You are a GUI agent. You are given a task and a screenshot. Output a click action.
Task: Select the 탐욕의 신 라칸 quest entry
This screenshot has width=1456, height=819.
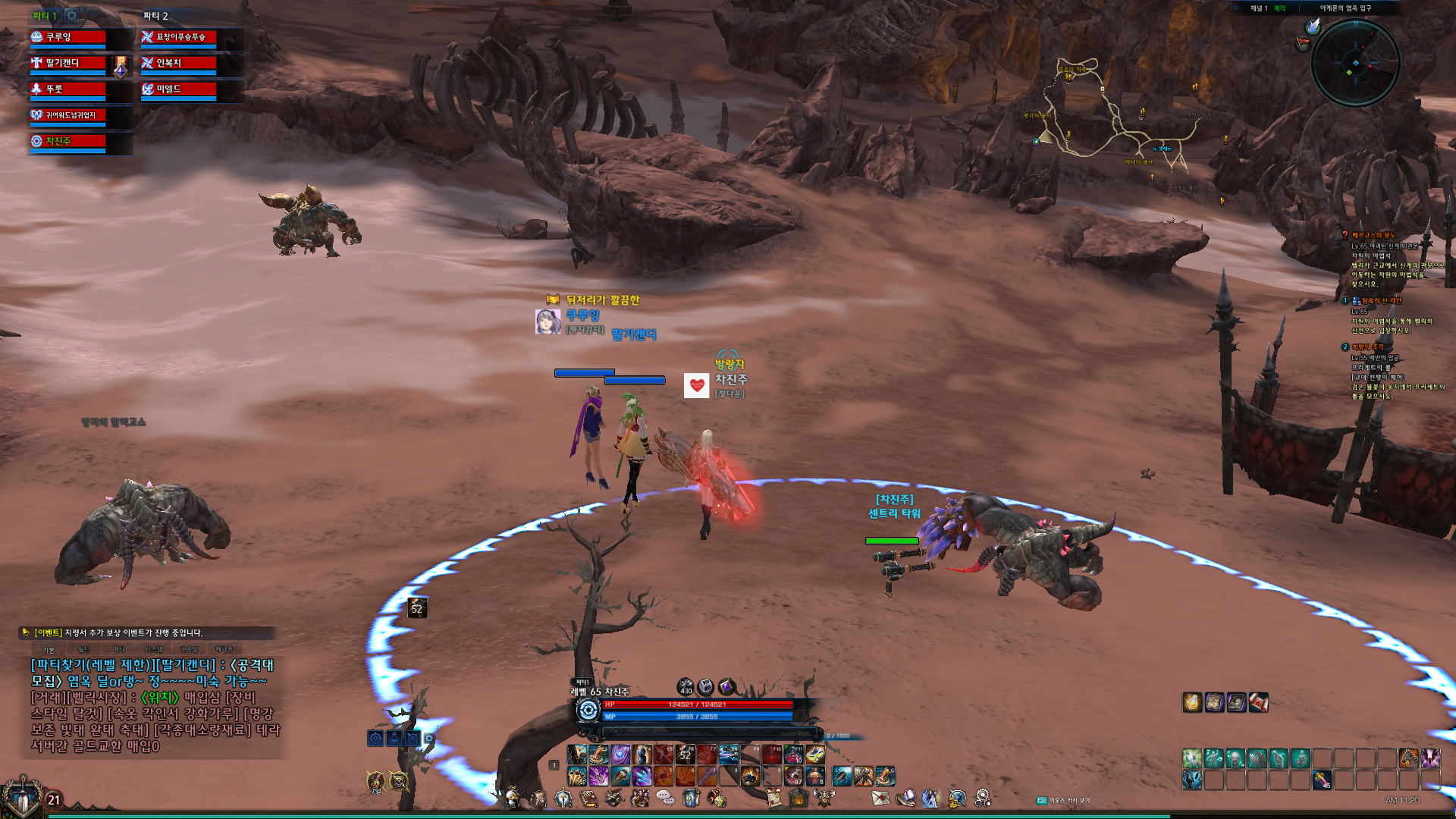[x=1381, y=301]
